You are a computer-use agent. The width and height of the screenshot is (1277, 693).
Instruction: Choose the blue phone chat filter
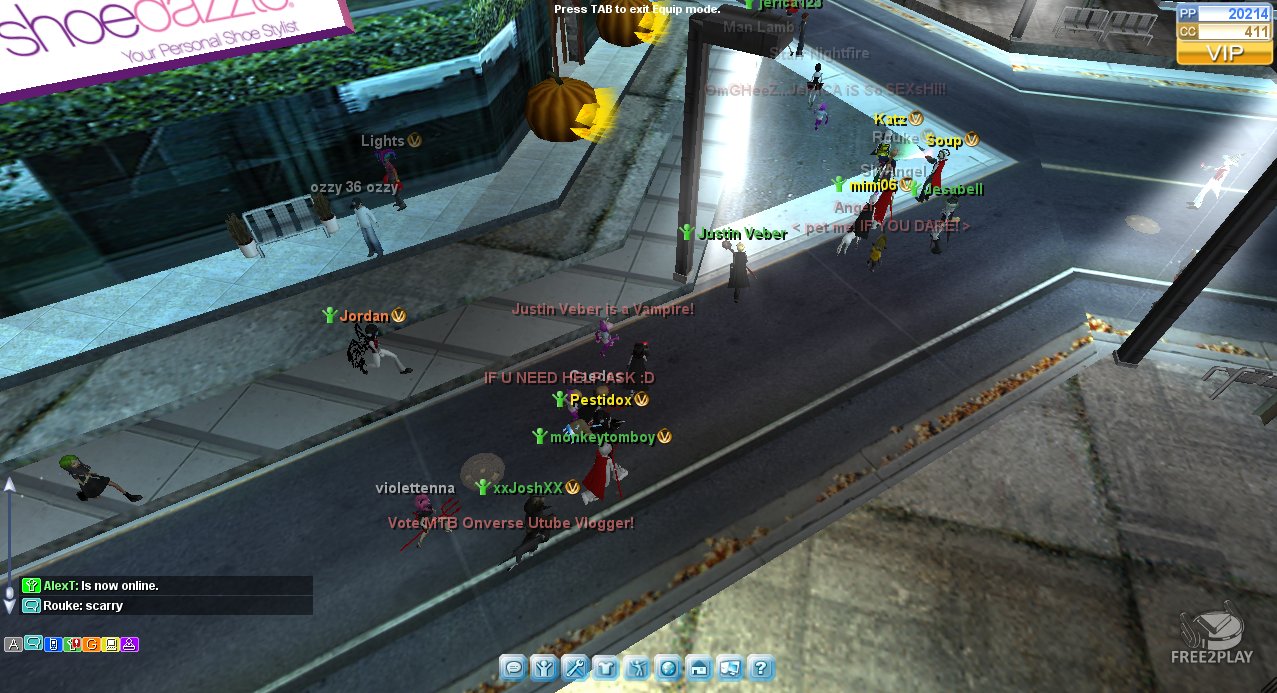click(52, 644)
